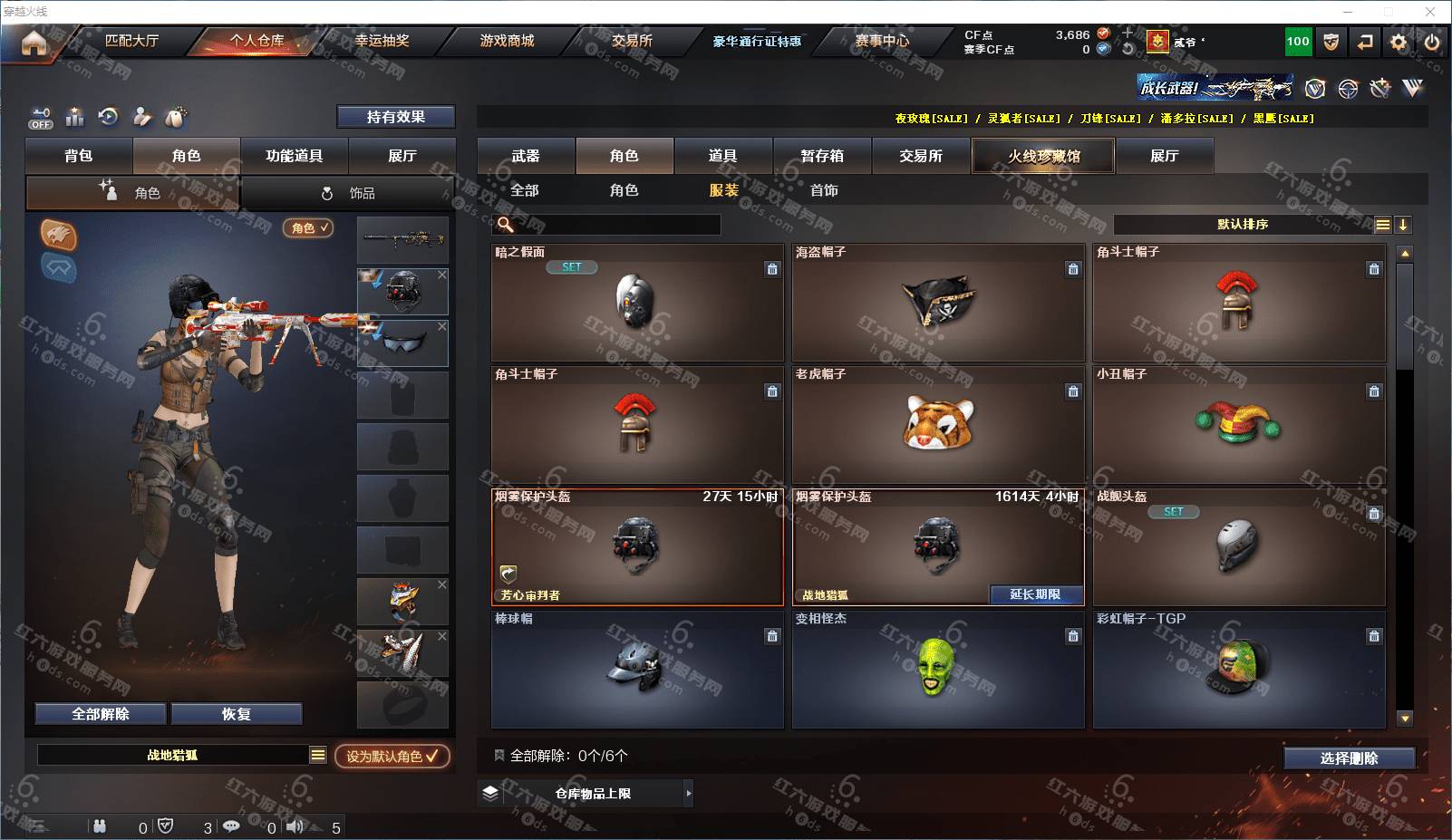Click 延长期限 to extend helmet duration

tap(1035, 594)
